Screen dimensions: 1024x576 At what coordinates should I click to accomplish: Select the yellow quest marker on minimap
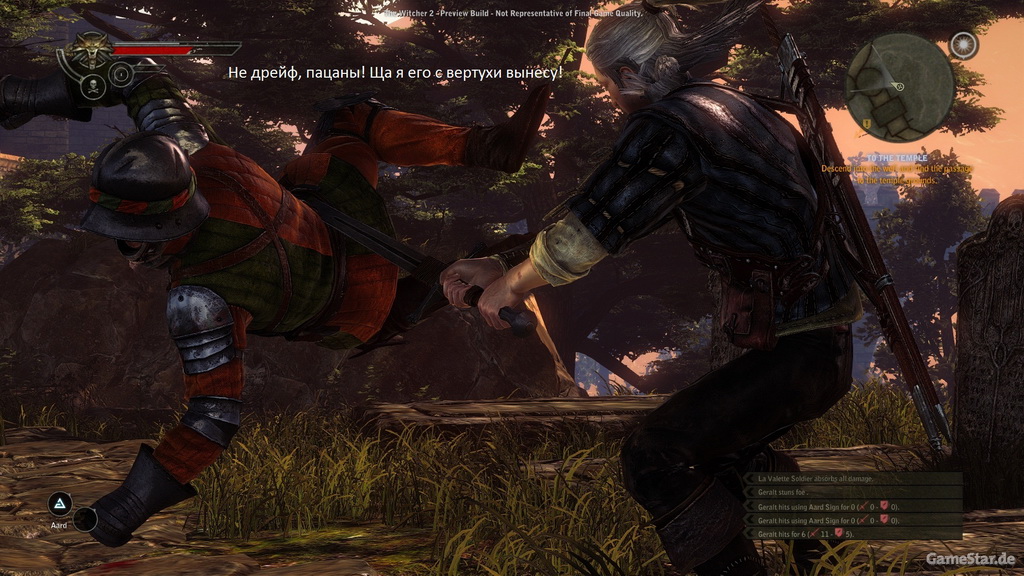click(x=865, y=123)
